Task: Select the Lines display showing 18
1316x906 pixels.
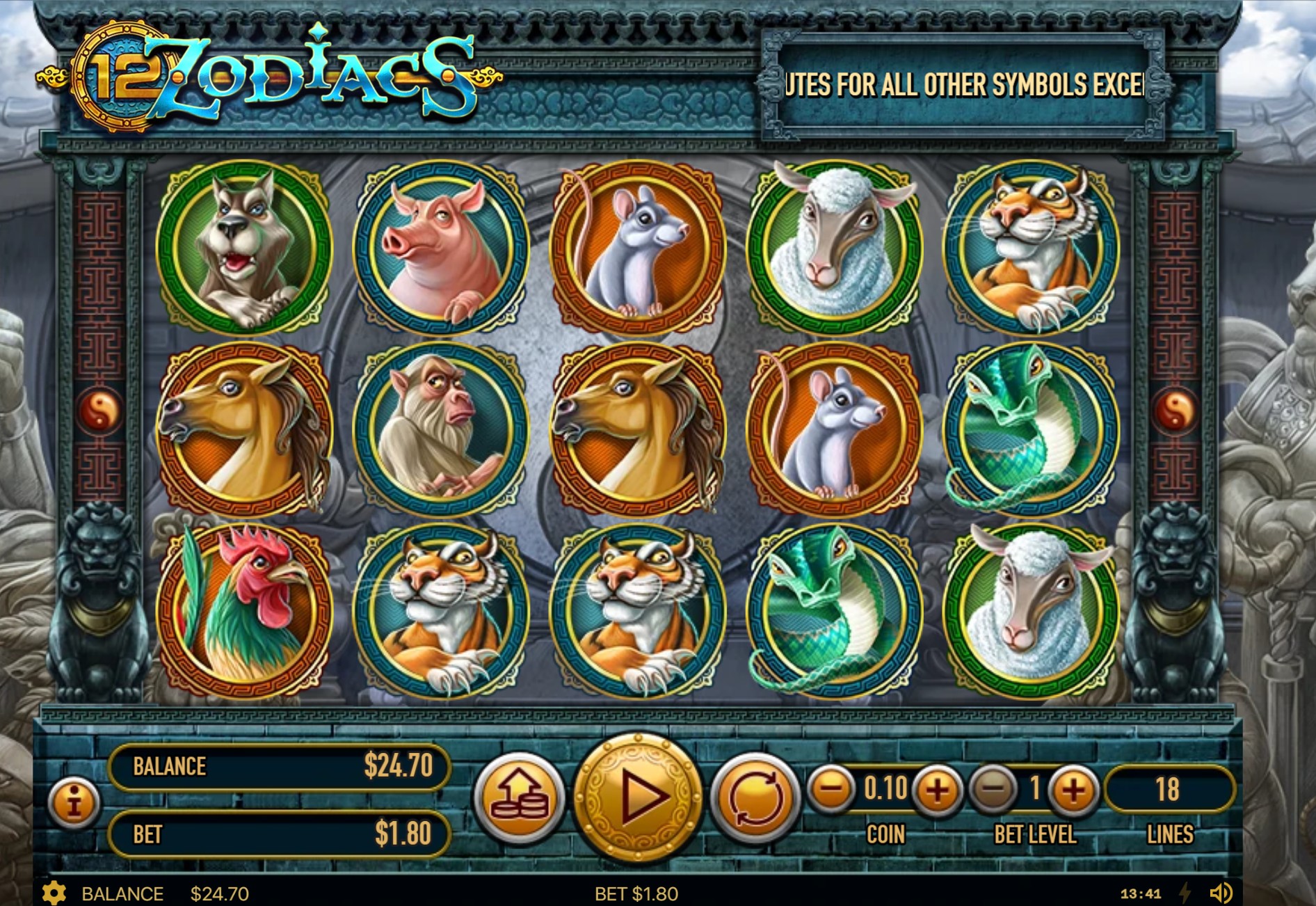Action: pyautogui.click(x=1168, y=788)
